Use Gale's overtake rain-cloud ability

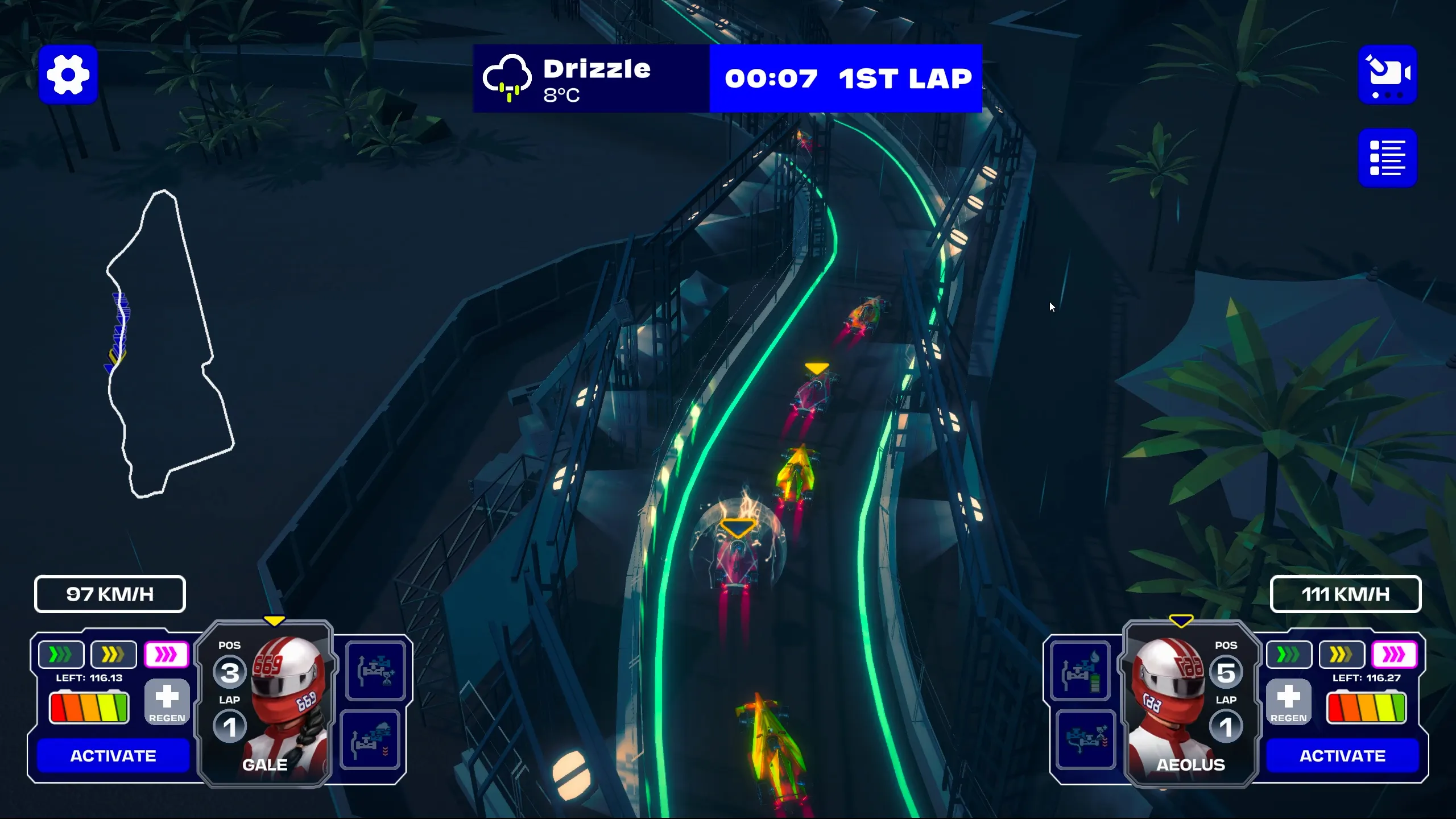coord(371,740)
